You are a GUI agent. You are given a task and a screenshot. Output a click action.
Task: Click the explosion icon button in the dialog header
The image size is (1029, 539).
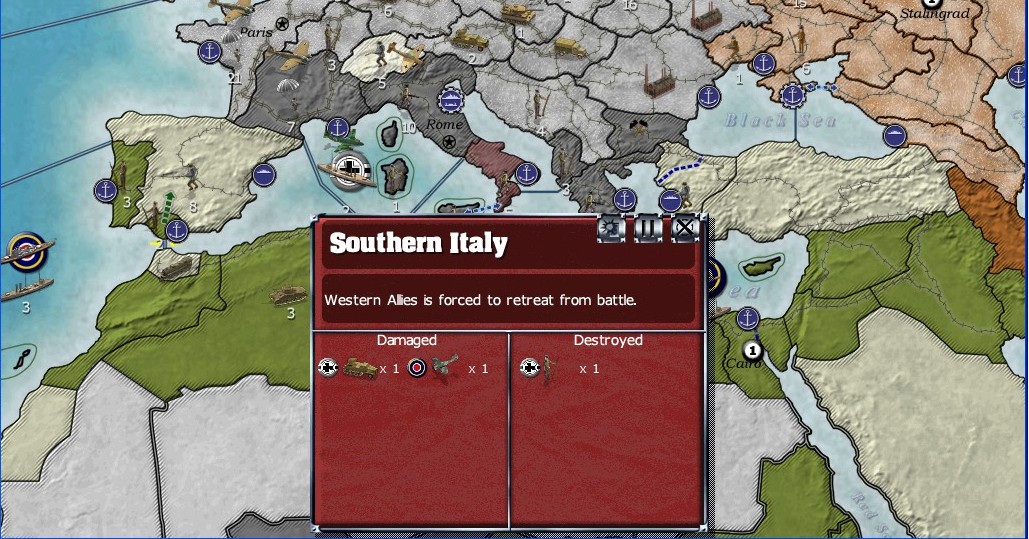coord(612,229)
